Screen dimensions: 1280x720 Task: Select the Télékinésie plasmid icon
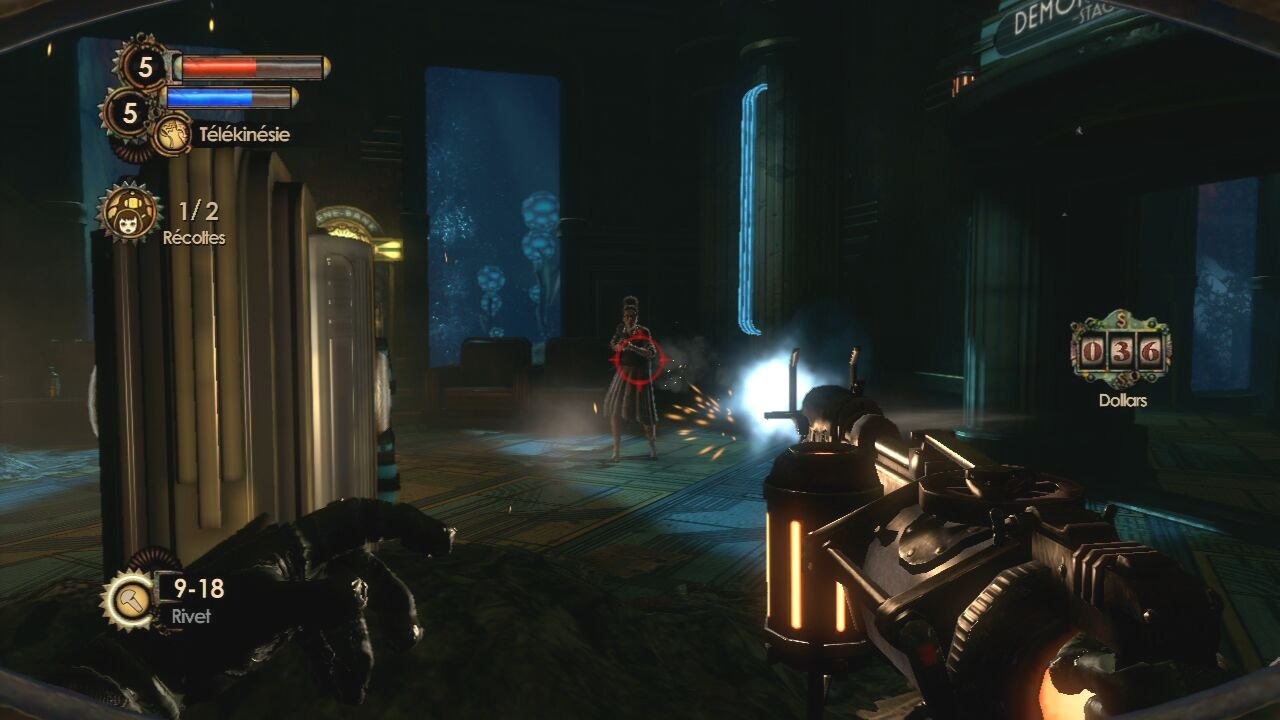pyautogui.click(x=172, y=134)
